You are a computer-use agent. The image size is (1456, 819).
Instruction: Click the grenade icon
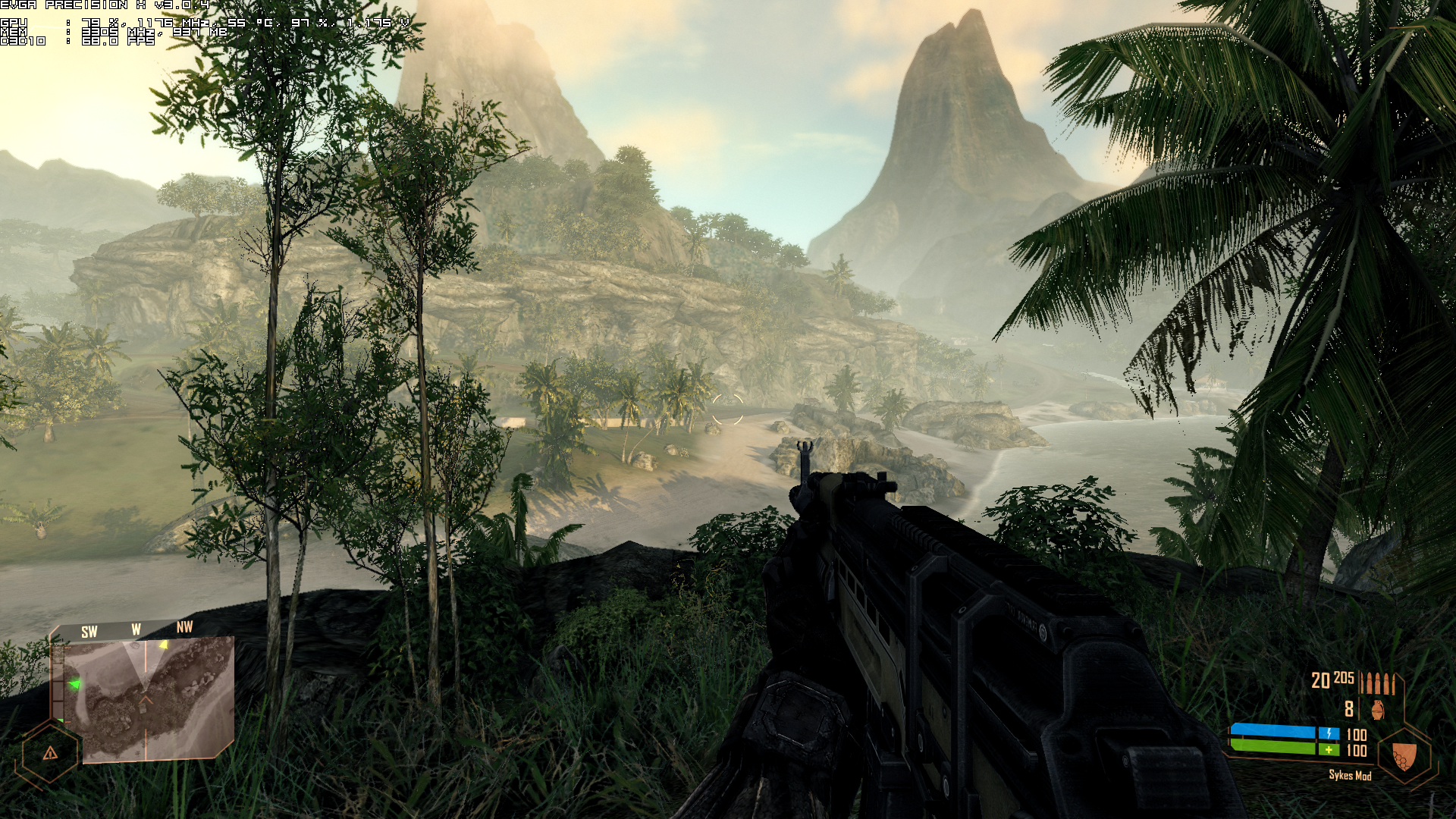click(x=1377, y=710)
